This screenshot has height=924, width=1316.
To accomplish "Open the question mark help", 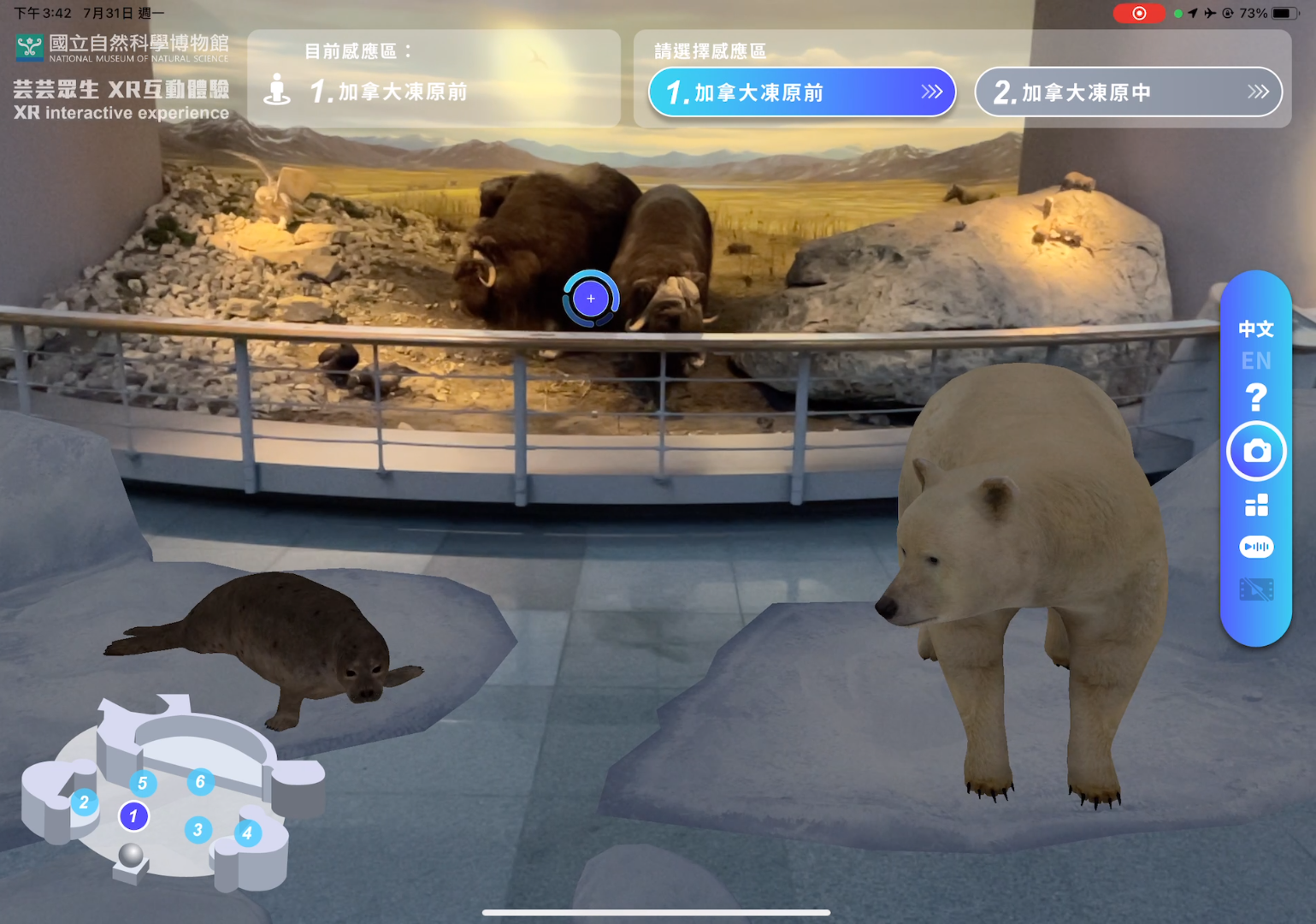I will click(1255, 398).
